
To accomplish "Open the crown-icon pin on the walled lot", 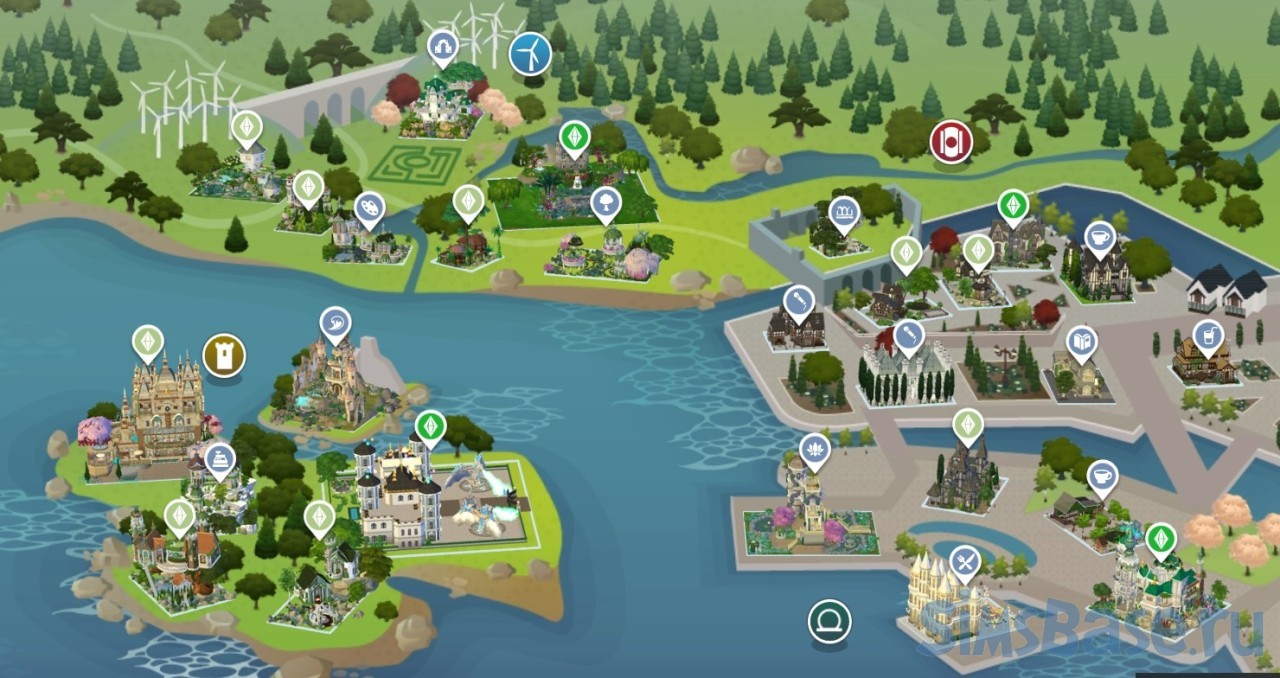I will click(844, 213).
